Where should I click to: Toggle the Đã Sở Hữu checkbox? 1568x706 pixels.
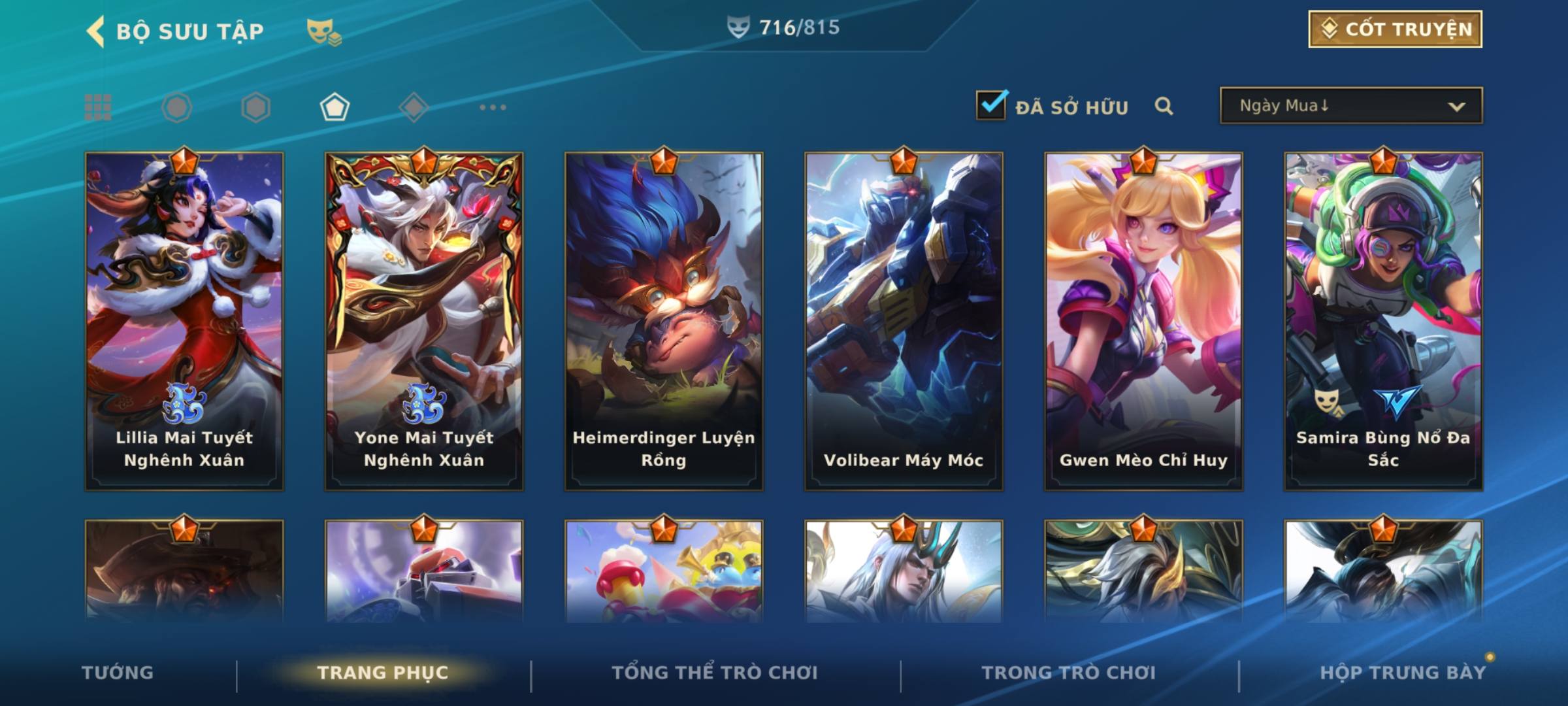tap(991, 106)
